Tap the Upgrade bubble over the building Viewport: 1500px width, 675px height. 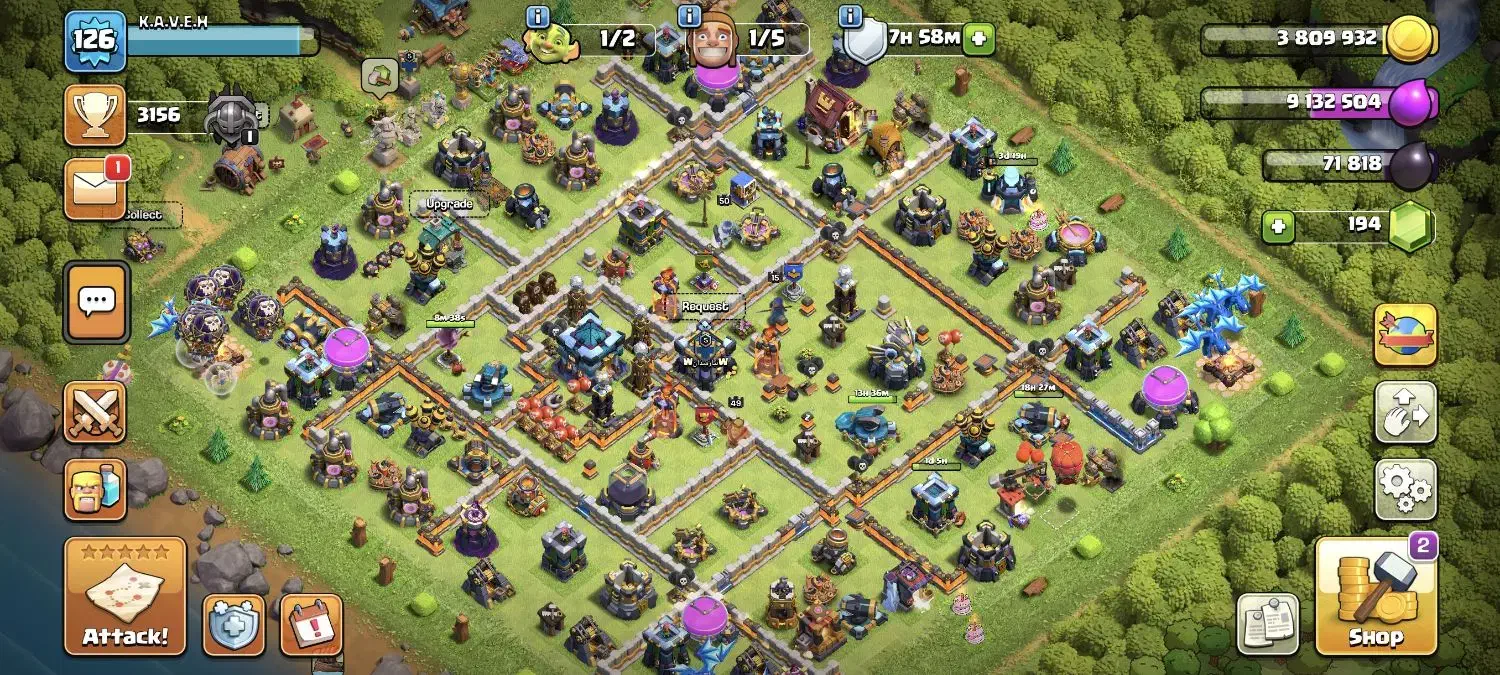pos(449,204)
